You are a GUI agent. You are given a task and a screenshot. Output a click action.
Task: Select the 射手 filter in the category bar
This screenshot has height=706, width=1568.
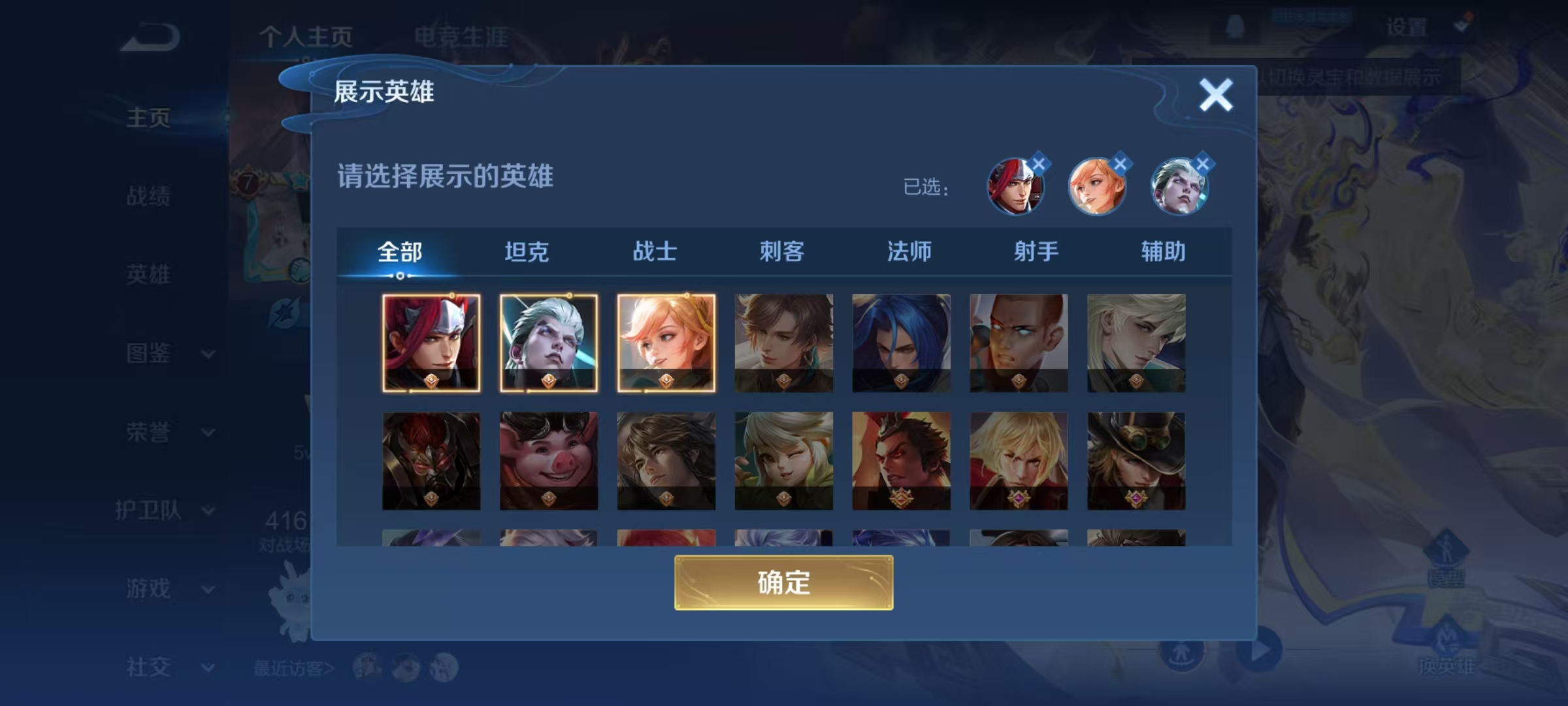tap(1036, 252)
